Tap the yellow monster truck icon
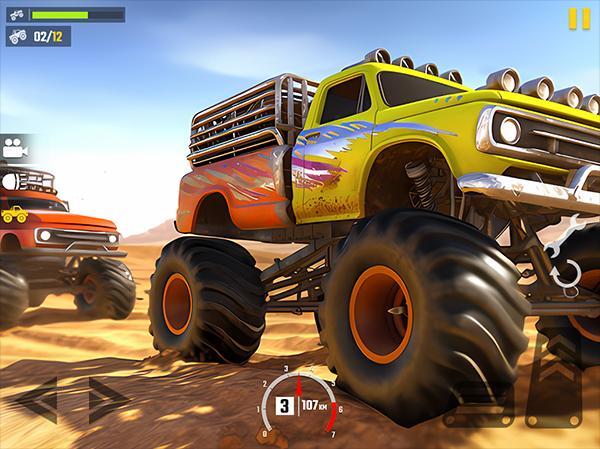 point(14,213)
